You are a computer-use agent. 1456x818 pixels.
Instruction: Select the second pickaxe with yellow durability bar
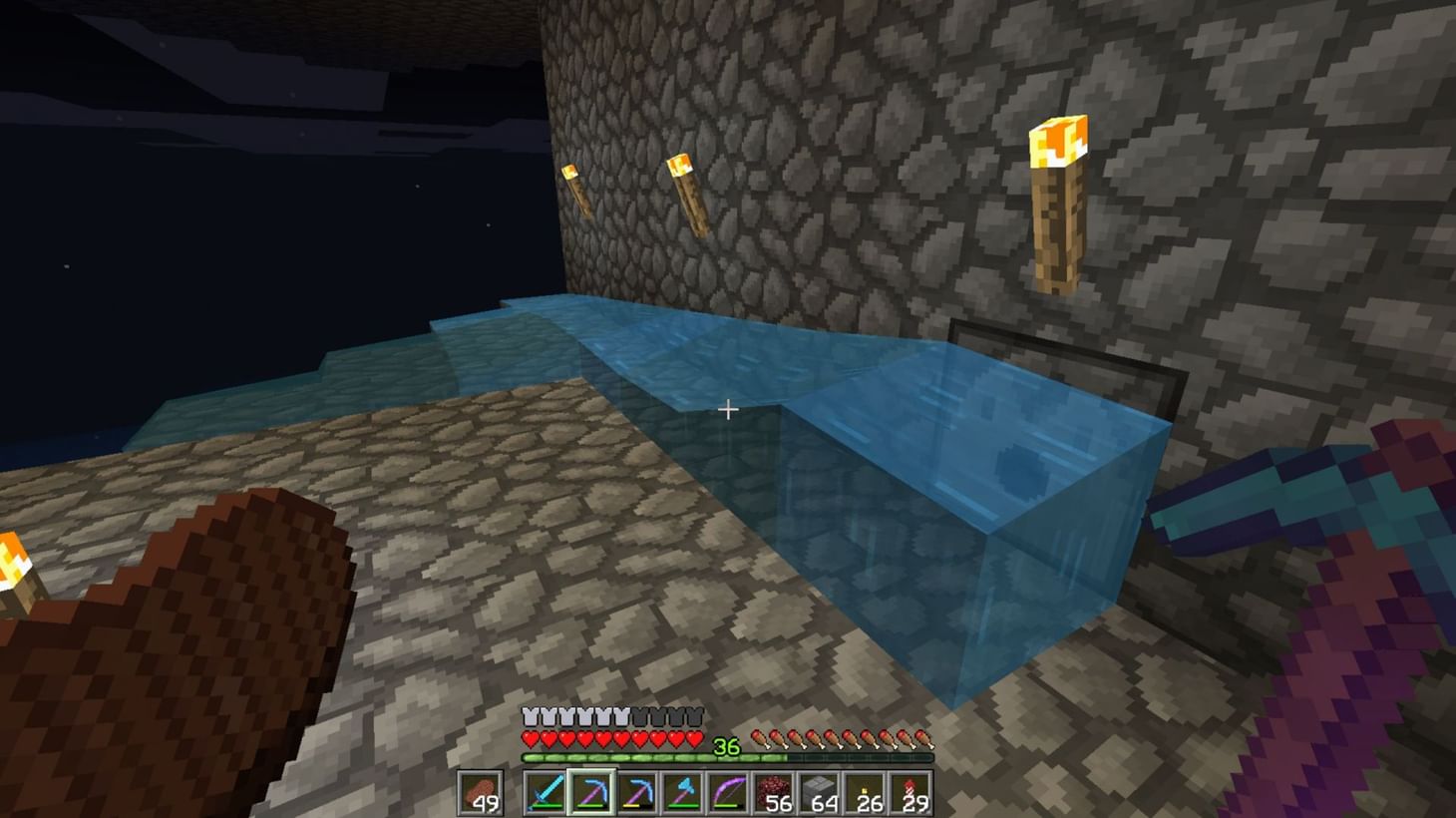click(635, 791)
